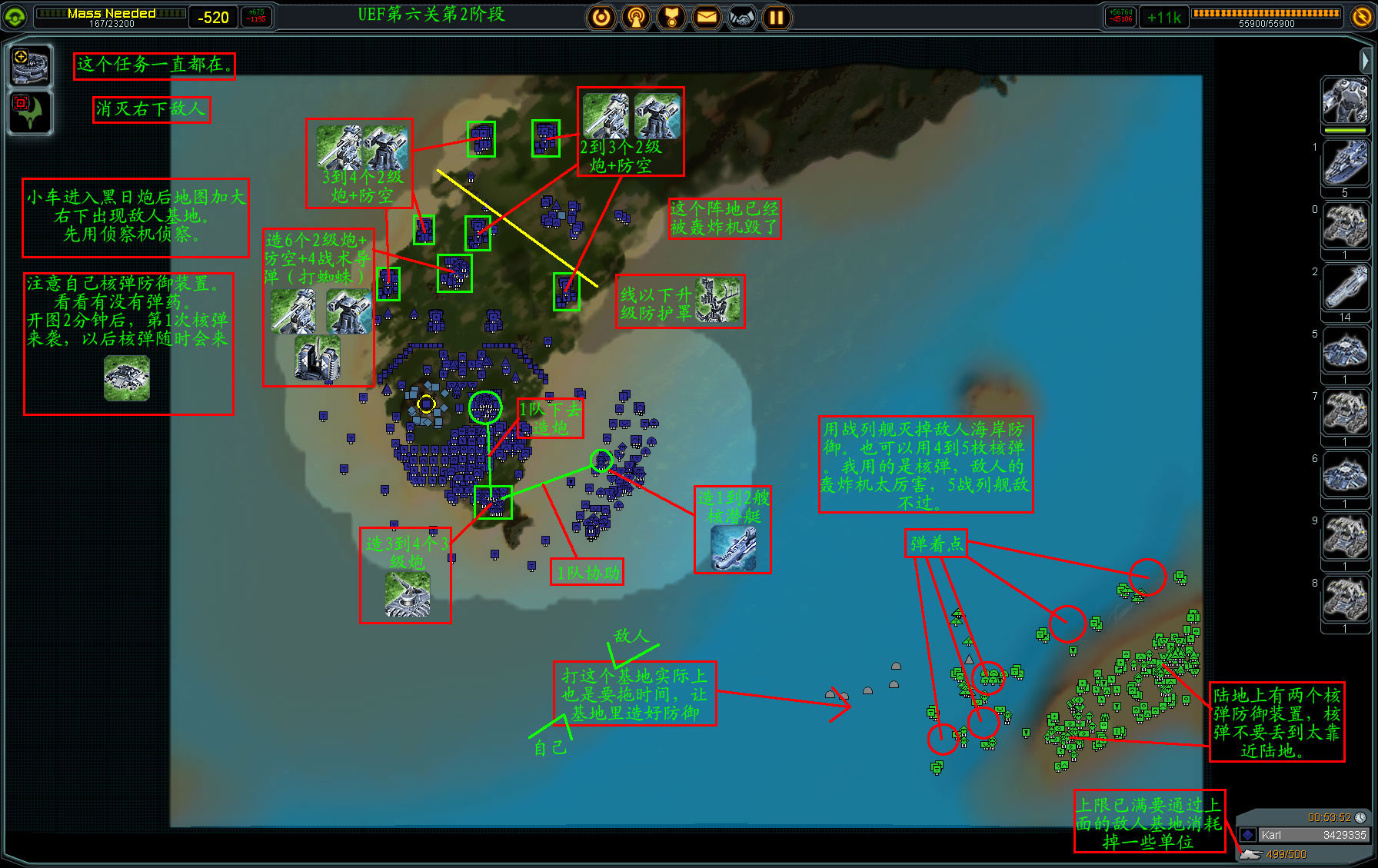
Task: Select control group 1 with five ships
Action: (1345, 164)
